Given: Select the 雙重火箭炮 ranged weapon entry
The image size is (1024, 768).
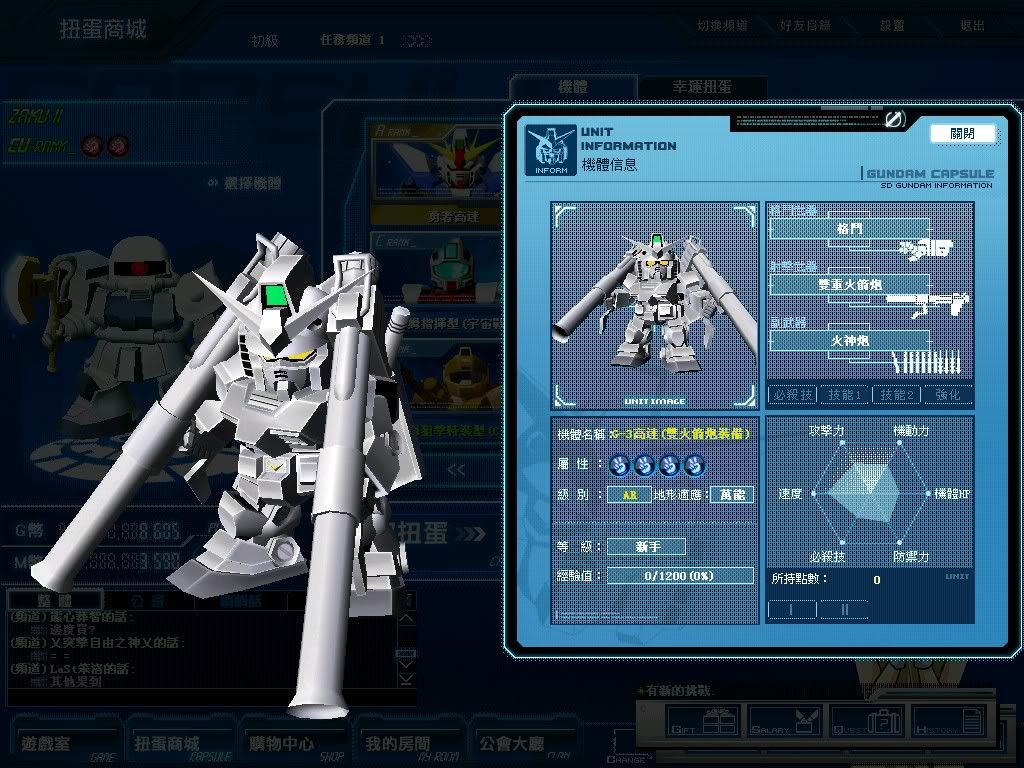Looking at the screenshot, I should tap(849, 284).
